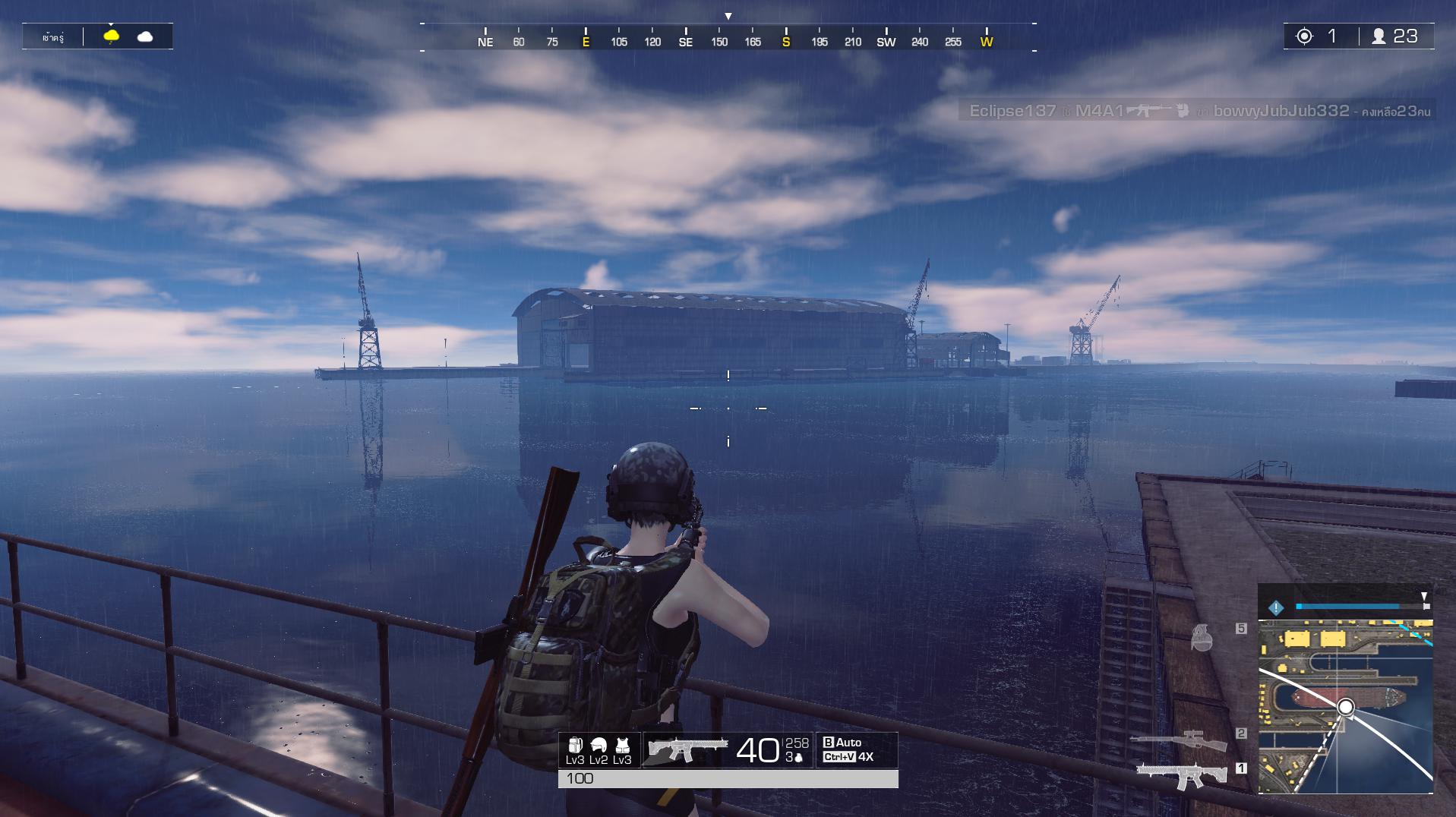Image resolution: width=1456 pixels, height=817 pixels.
Task: Click the white cloud weather icon
Action: click(x=144, y=36)
